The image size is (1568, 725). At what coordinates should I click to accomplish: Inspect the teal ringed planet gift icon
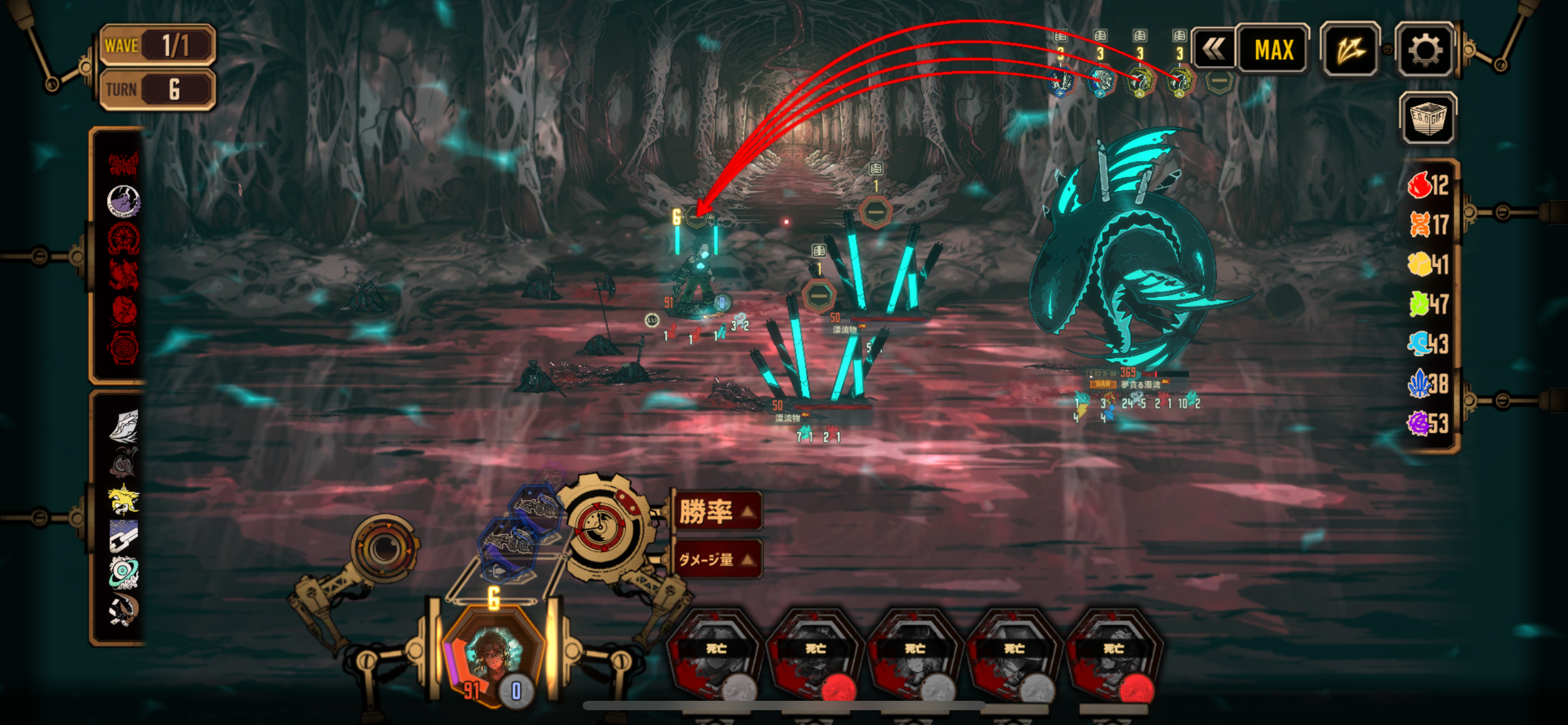point(123,572)
